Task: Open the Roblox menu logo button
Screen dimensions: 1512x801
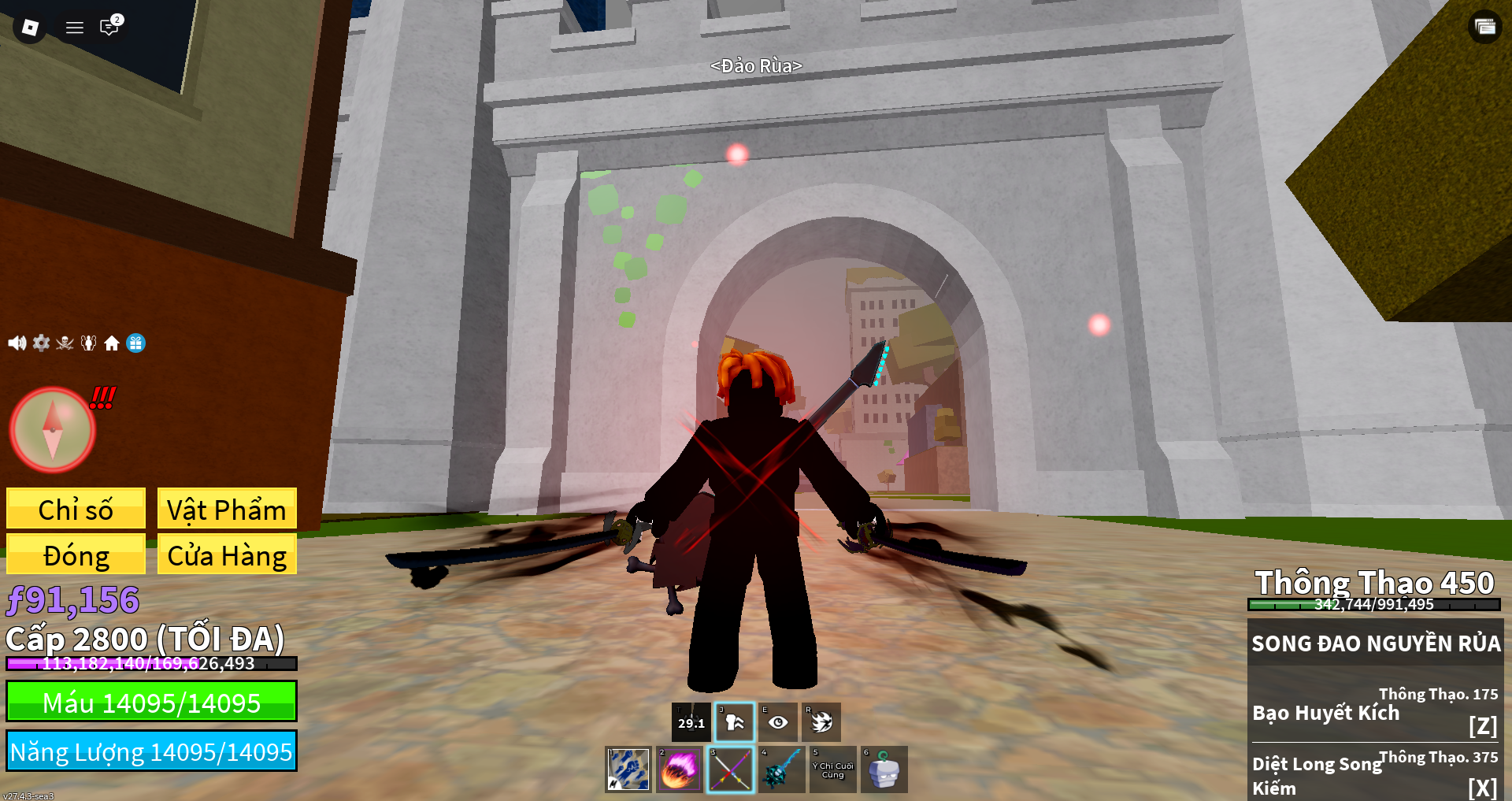Action: [30, 28]
